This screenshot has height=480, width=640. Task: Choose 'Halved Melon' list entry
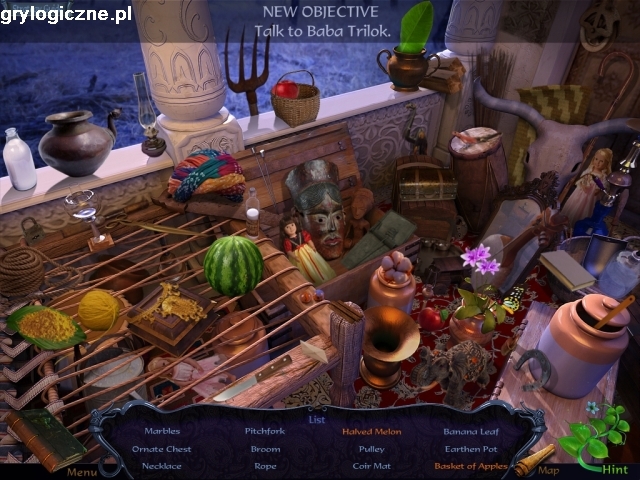371,432
